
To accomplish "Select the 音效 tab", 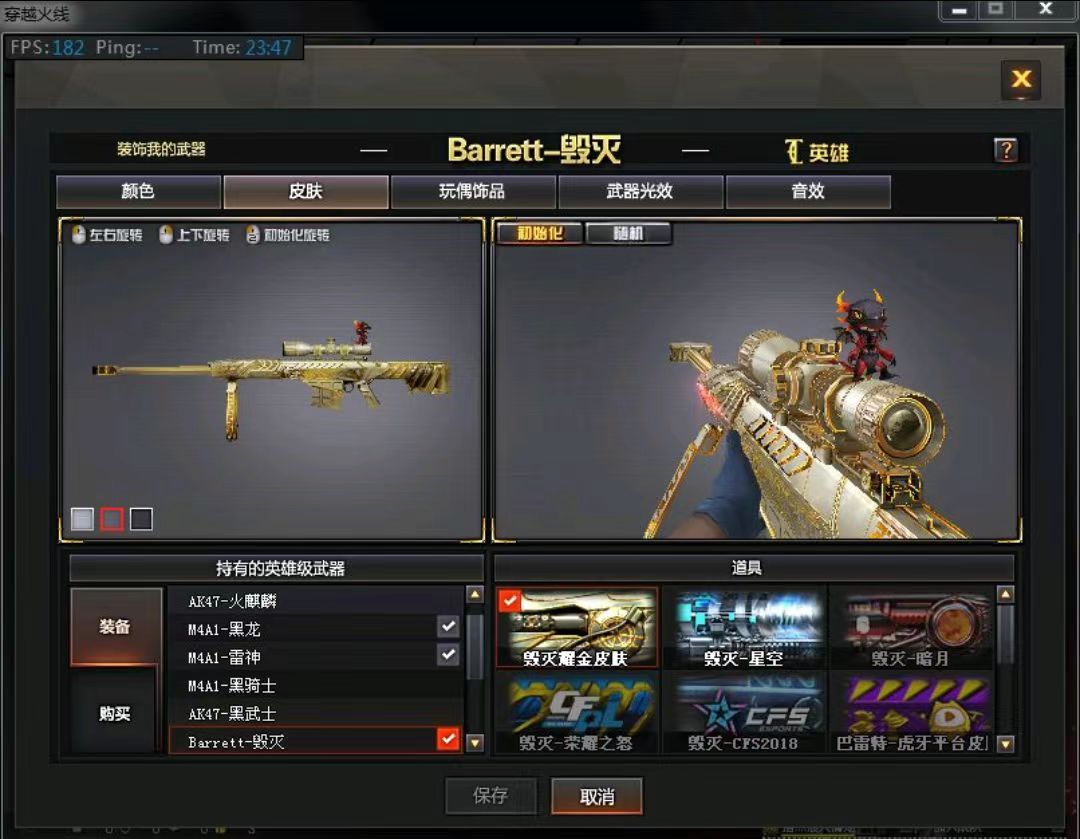I will 807,192.
